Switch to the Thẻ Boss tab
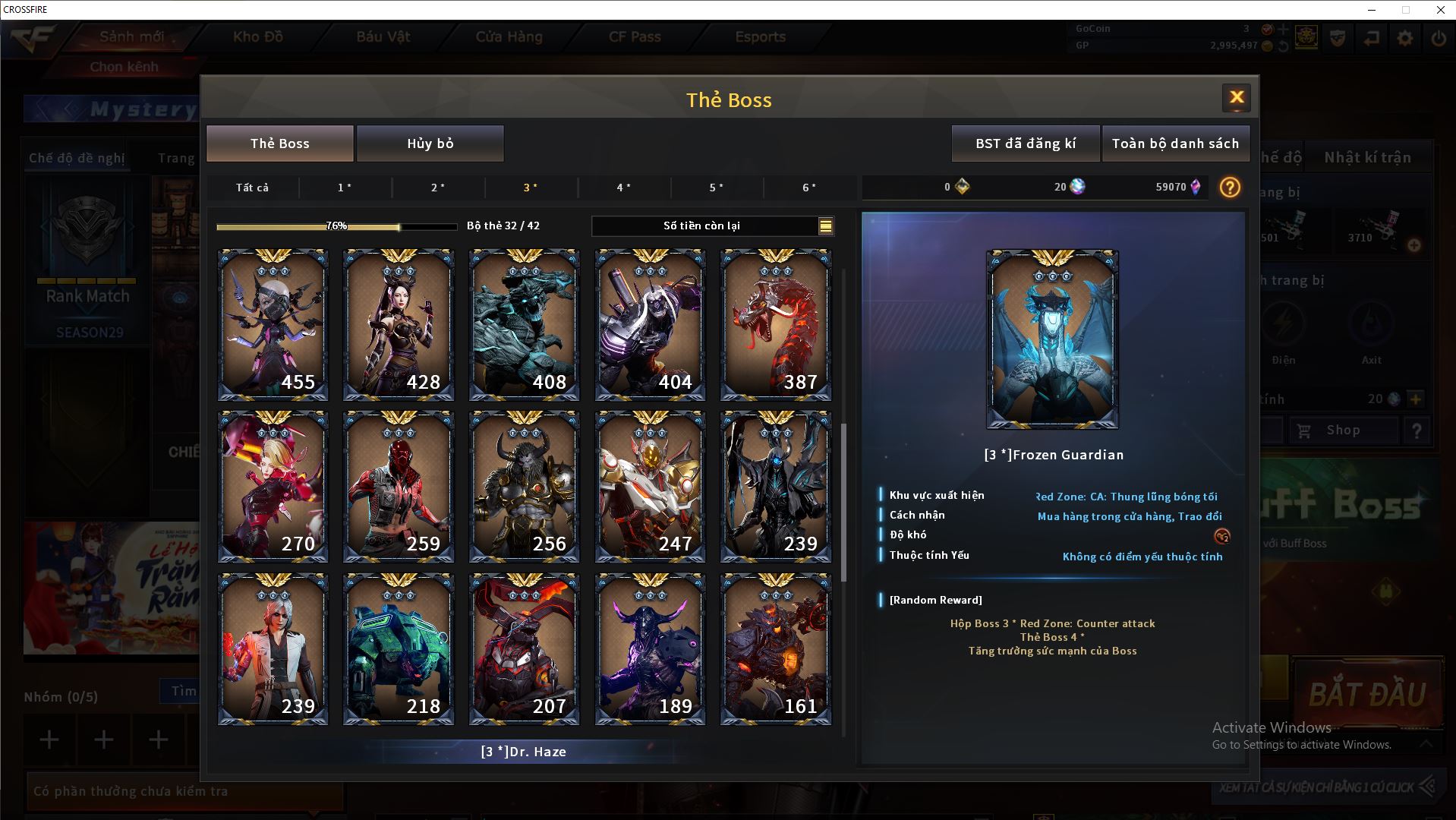This screenshot has height=820, width=1456. (279, 143)
